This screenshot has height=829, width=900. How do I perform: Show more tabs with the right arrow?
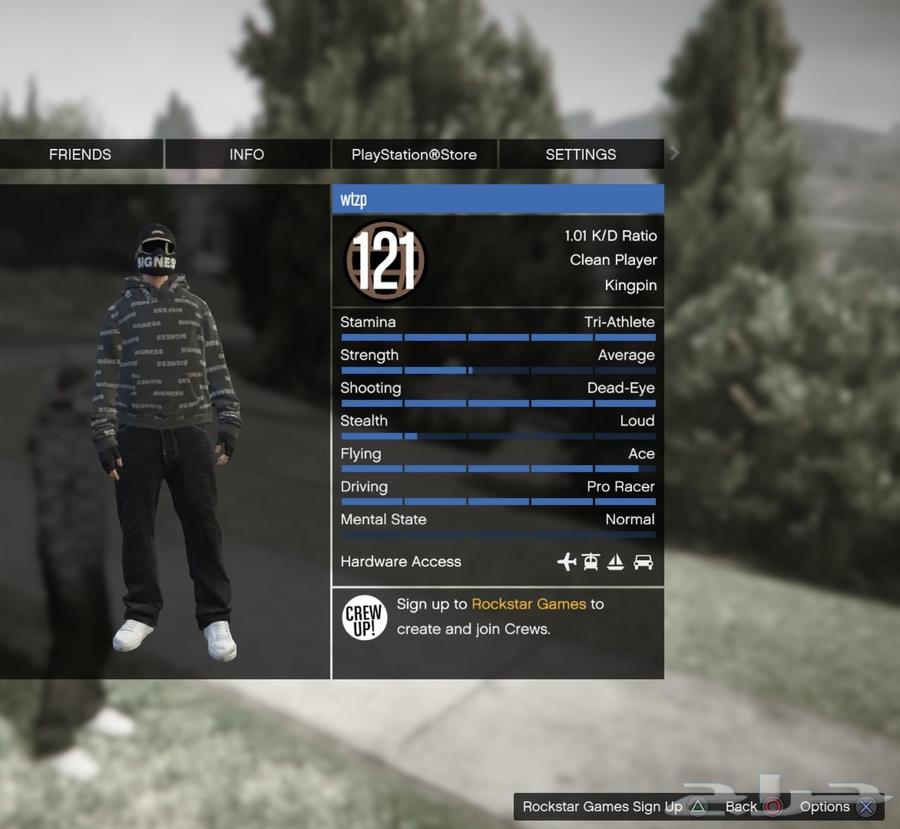click(x=674, y=153)
